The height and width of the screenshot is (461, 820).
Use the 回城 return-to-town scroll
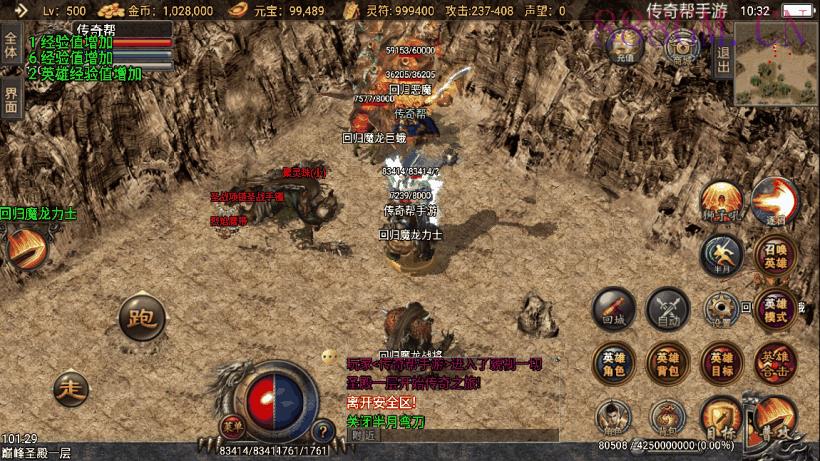click(x=613, y=310)
